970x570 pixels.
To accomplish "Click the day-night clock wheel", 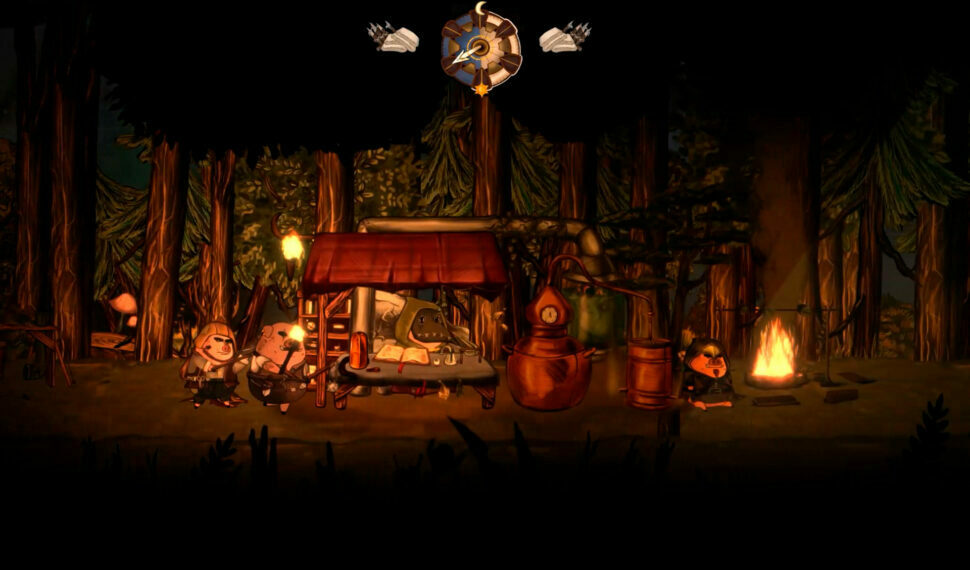I will tap(481, 48).
